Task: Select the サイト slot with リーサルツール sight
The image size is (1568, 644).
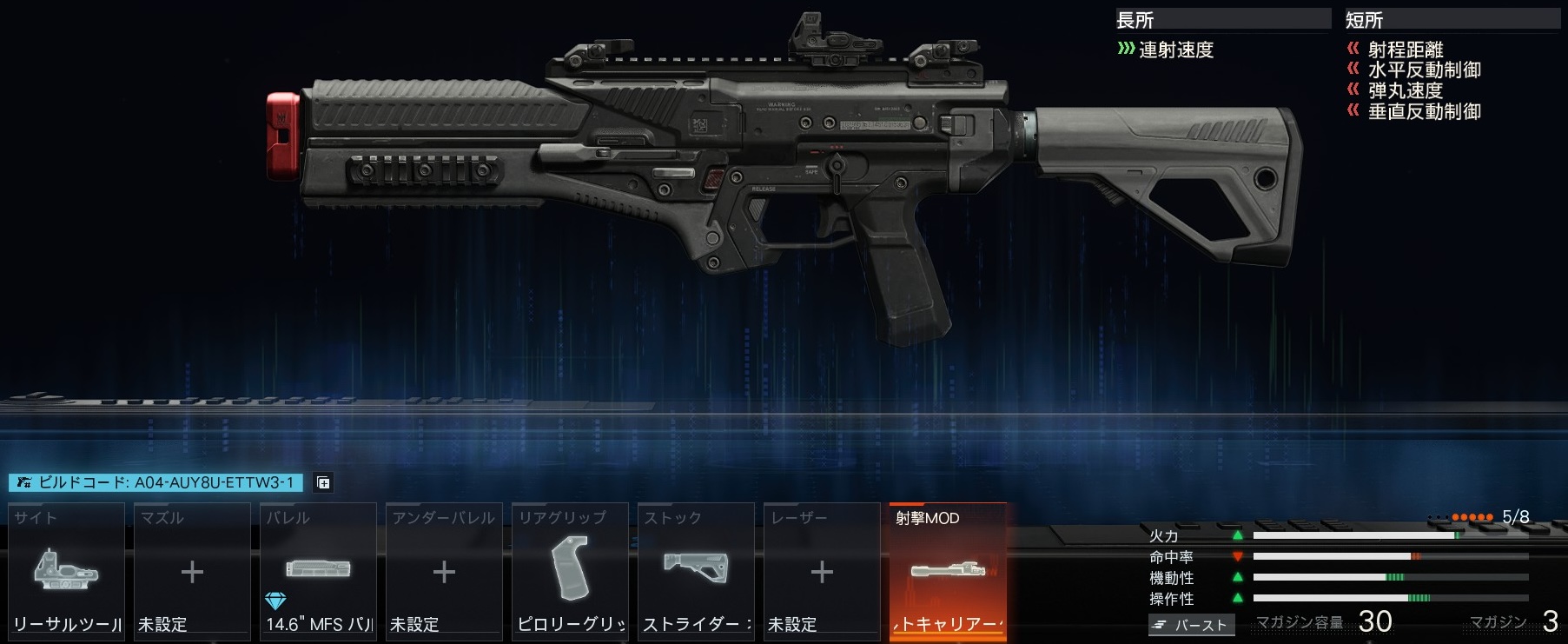Action: (67, 571)
